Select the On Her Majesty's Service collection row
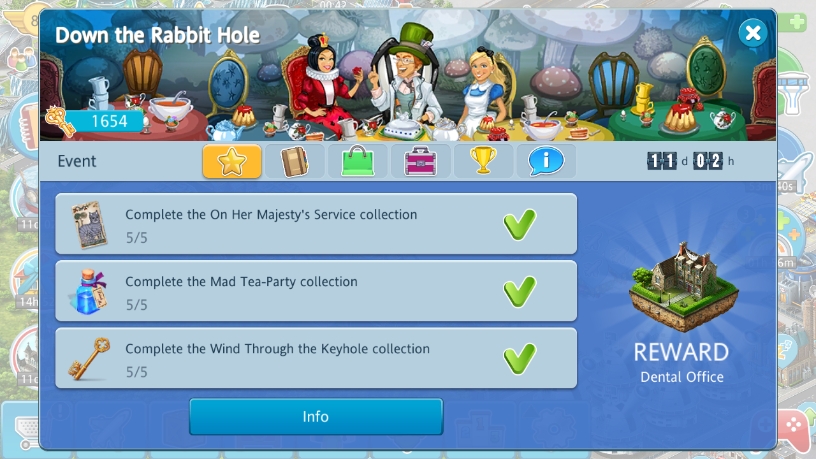Image resolution: width=816 pixels, height=459 pixels. 316,224
